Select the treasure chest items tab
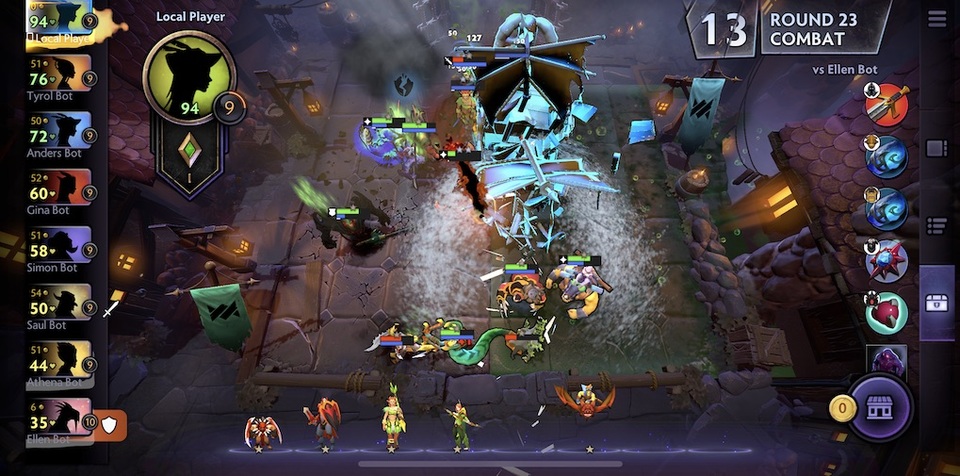The height and width of the screenshot is (476, 960). click(937, 302)
